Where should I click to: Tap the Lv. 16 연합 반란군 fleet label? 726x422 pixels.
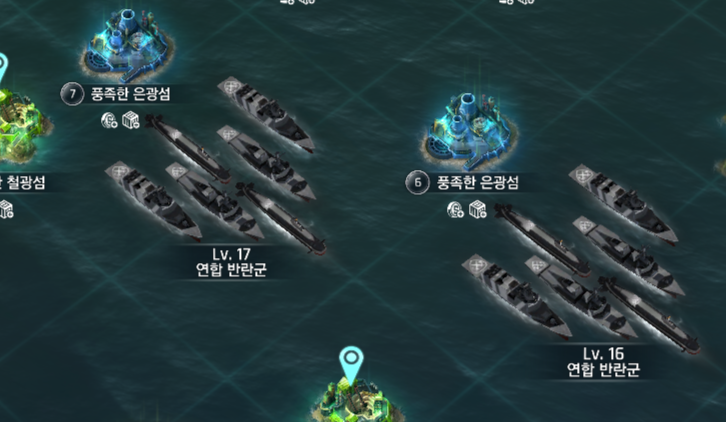pyautogui.click(x=603, y=362)
